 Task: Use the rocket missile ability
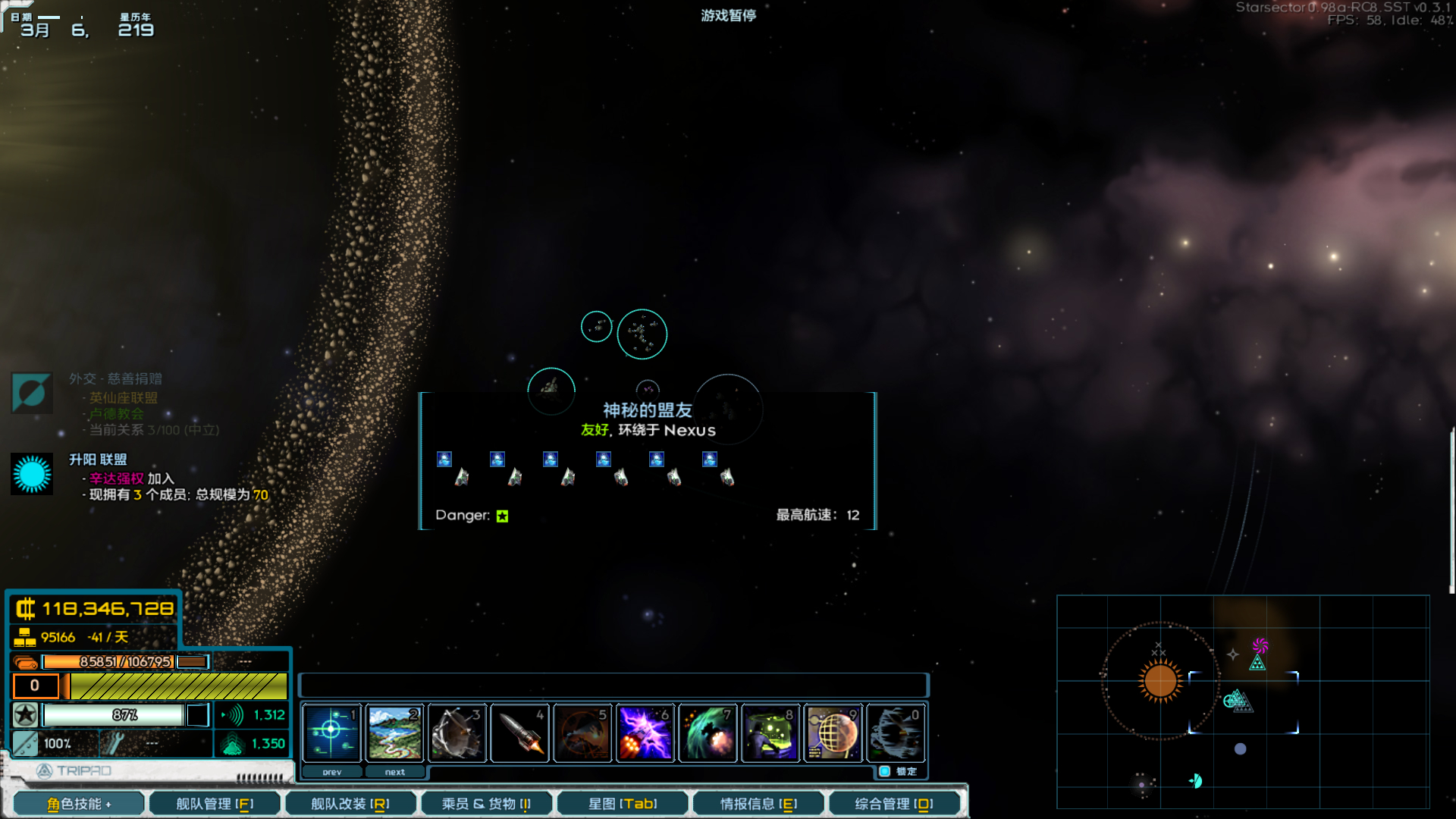coord(520,733)
